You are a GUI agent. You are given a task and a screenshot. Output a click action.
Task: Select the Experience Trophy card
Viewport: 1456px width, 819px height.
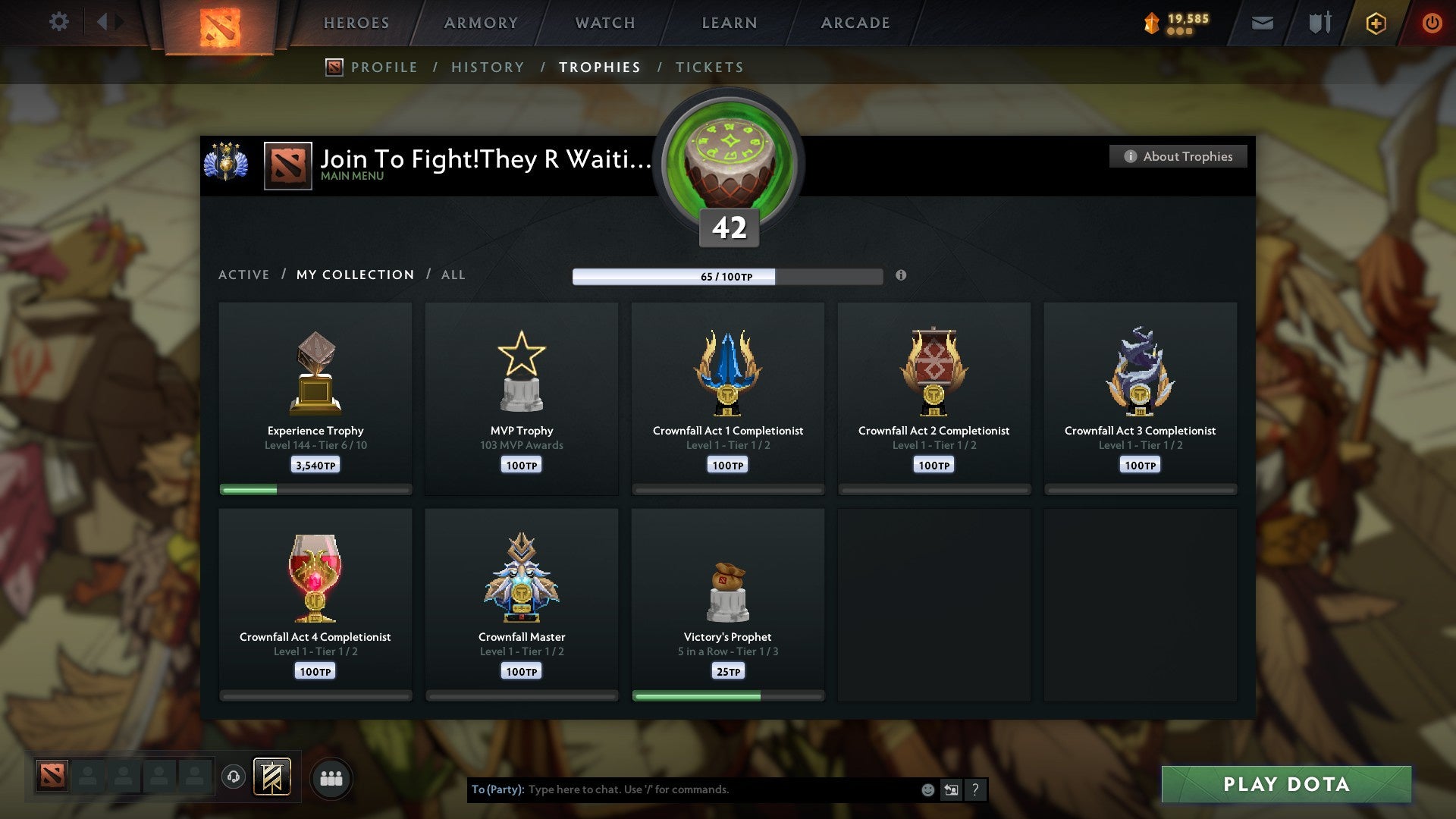pyautogui.click(x=315, y=394)
